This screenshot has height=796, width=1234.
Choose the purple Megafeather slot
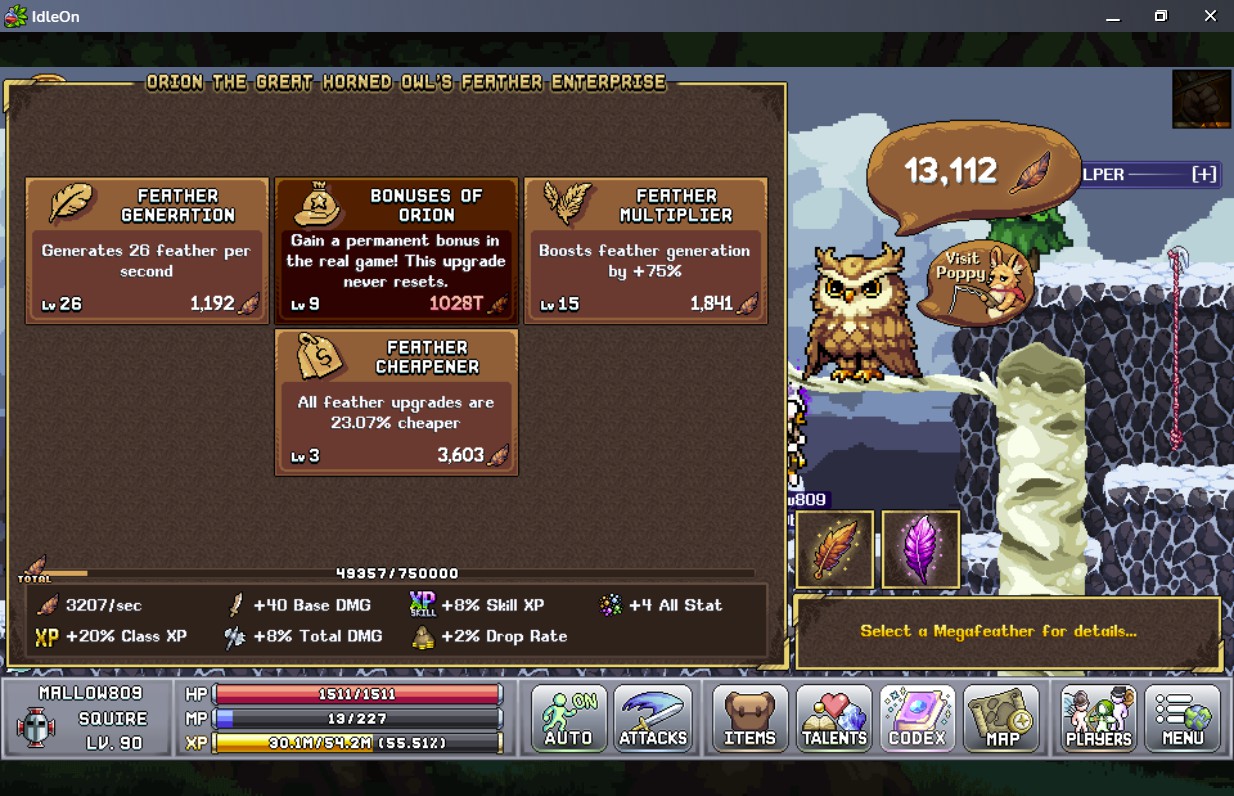click(x=920, y=549)
